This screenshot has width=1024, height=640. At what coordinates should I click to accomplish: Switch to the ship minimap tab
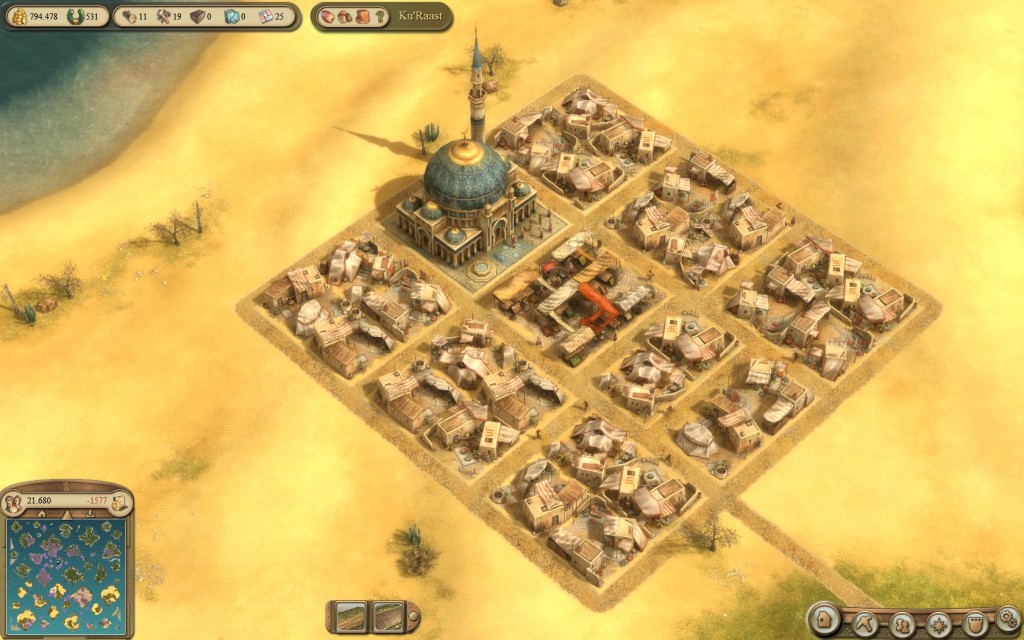point(92,514)
